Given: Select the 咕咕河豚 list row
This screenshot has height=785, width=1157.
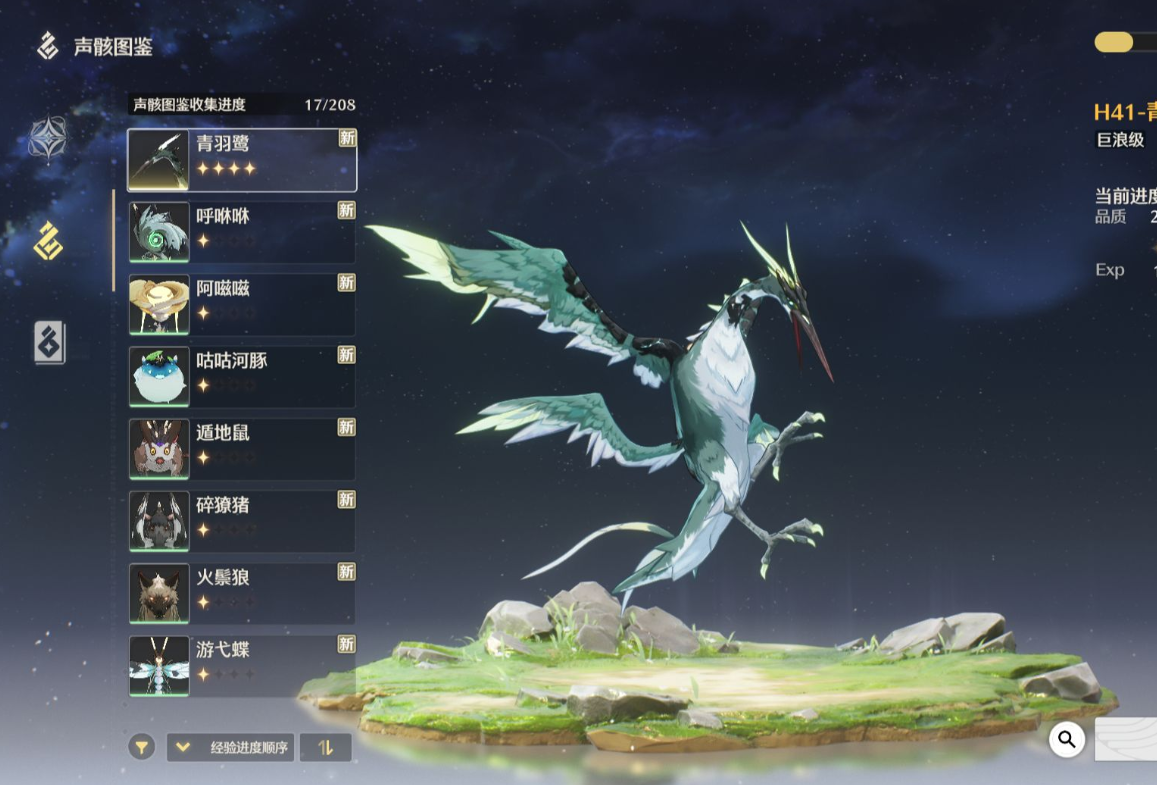Looking at the screenshot, I should (x=242, y=376).
